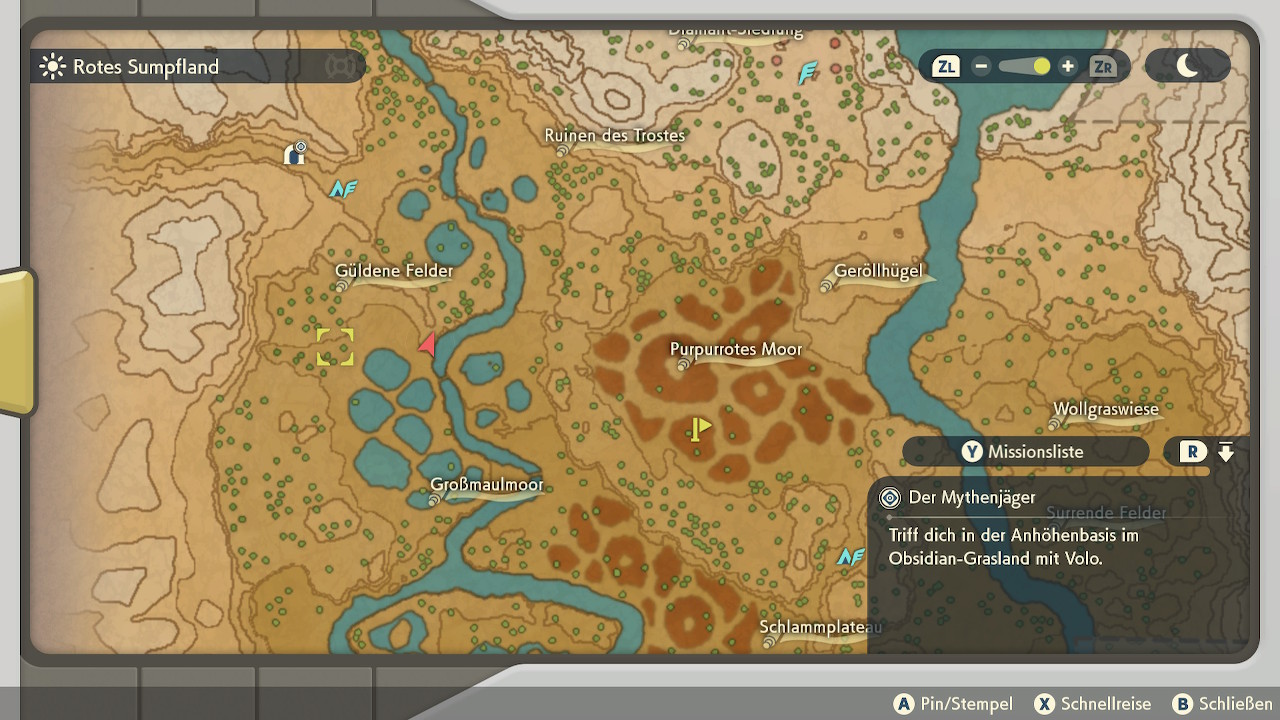Viewport: 1280px width, 720px height.
Task: Click the red player position arrow
Action: tap(428, 345)
